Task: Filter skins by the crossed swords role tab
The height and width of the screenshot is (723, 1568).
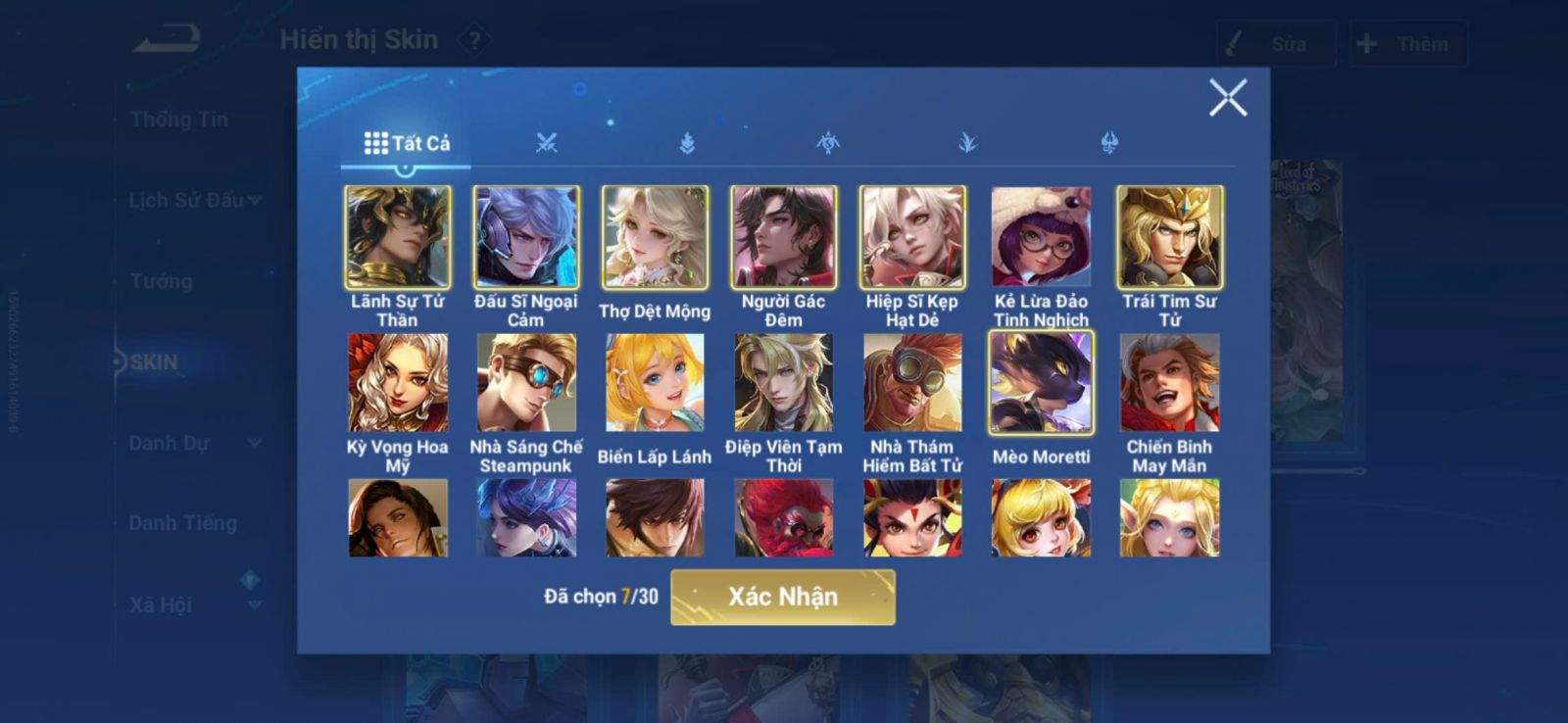Action: [x=547, y=143]
